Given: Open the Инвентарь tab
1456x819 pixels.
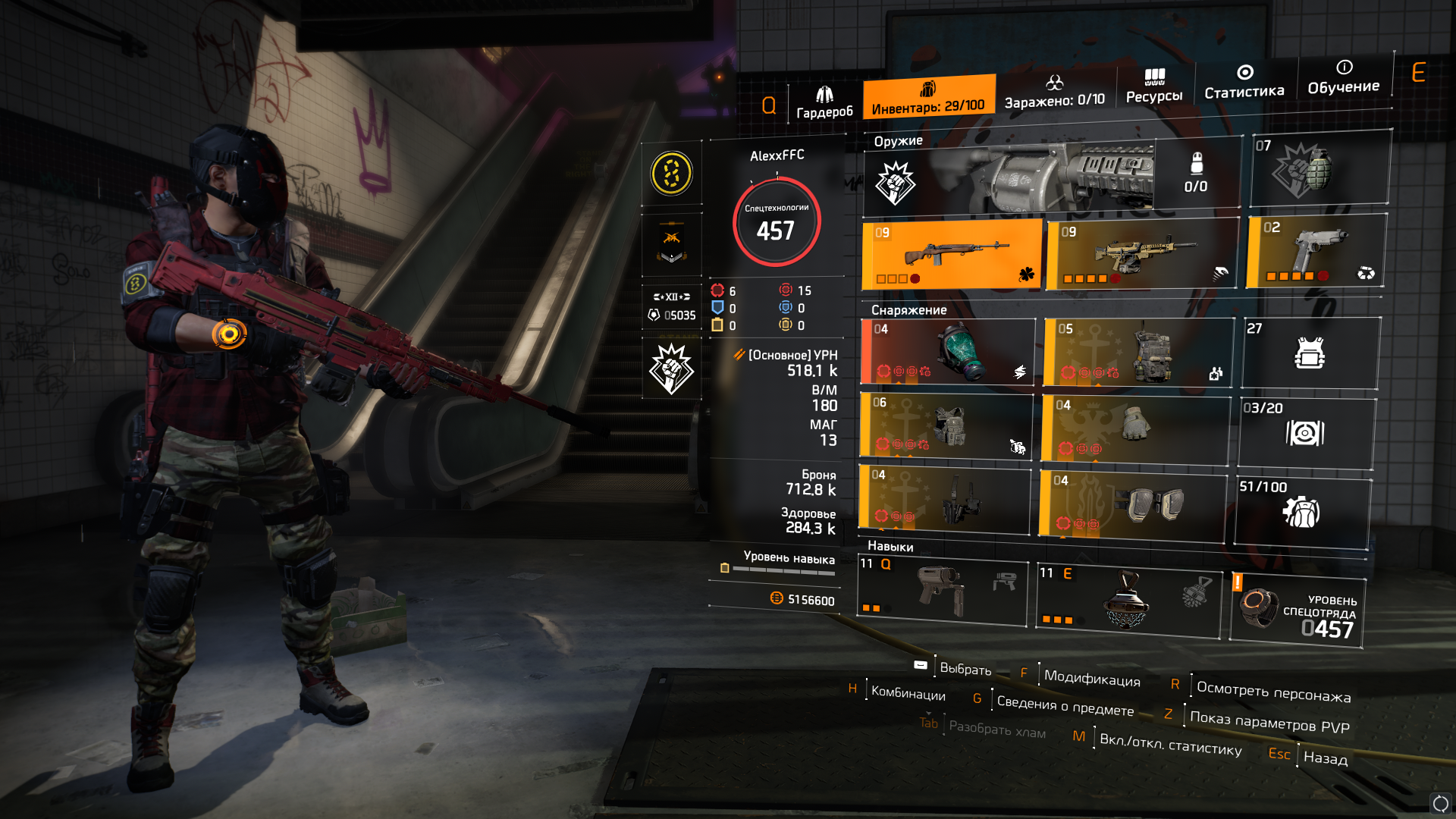Looking at the screenshot, I should coord(928,98).
